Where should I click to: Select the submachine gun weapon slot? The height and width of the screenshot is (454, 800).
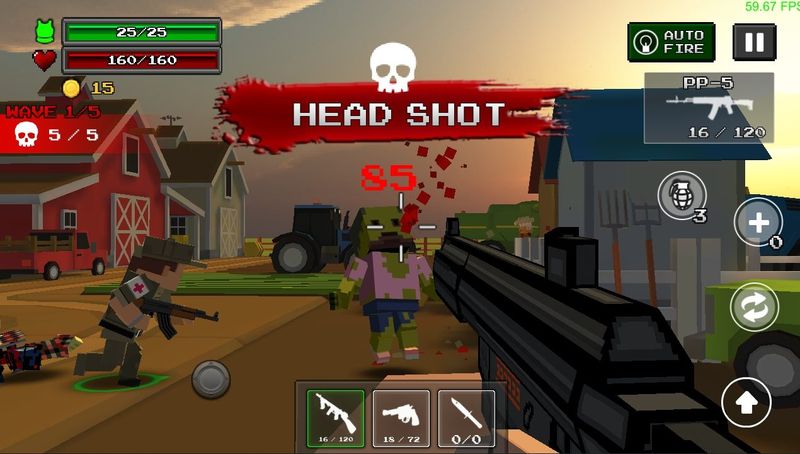click(x=335, y=417)
